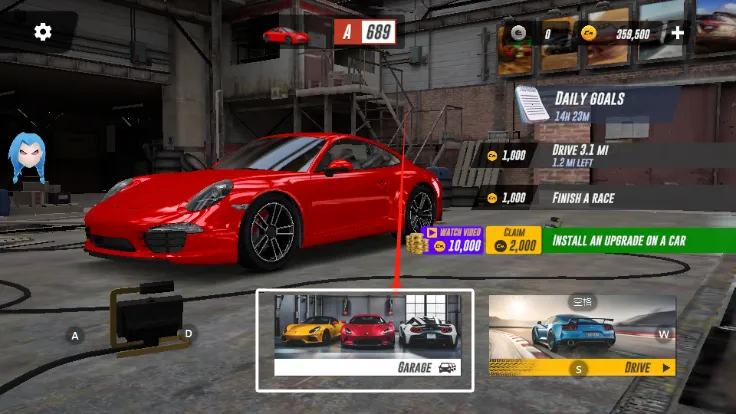This screenshot has height=414, width=736.
Task: Select the Drive 3.1 mi goal
Action: 590,155
